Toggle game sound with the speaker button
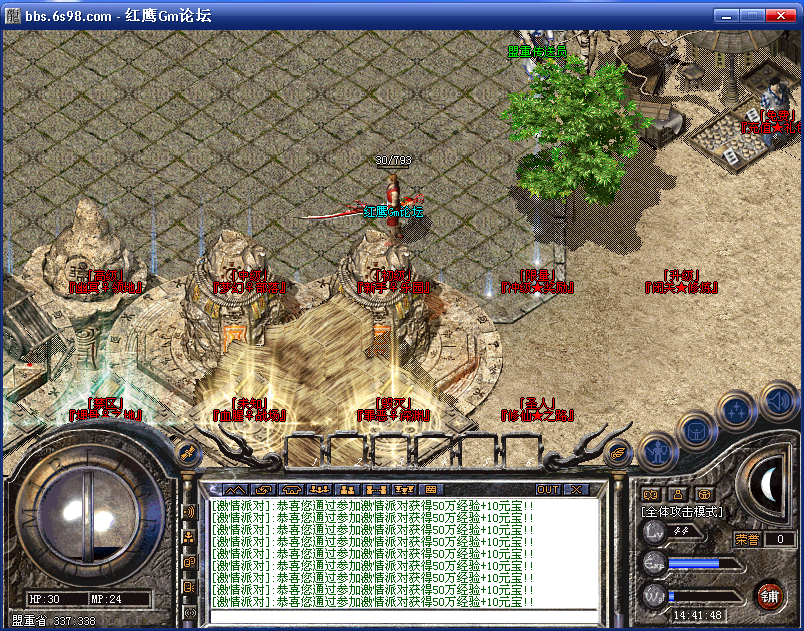Screen dimensions: 804x631 (x=777, y=402)
